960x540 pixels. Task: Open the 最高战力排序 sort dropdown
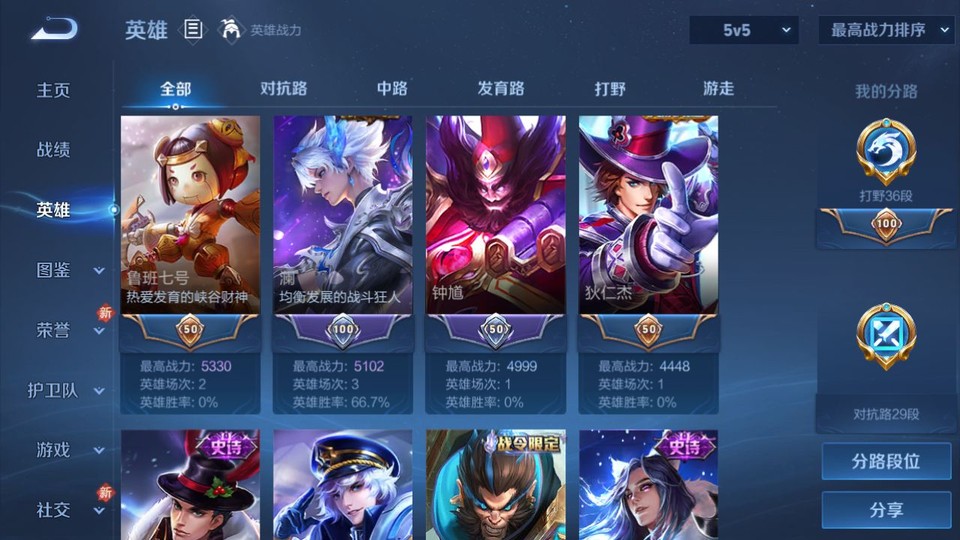coord(886,30)
